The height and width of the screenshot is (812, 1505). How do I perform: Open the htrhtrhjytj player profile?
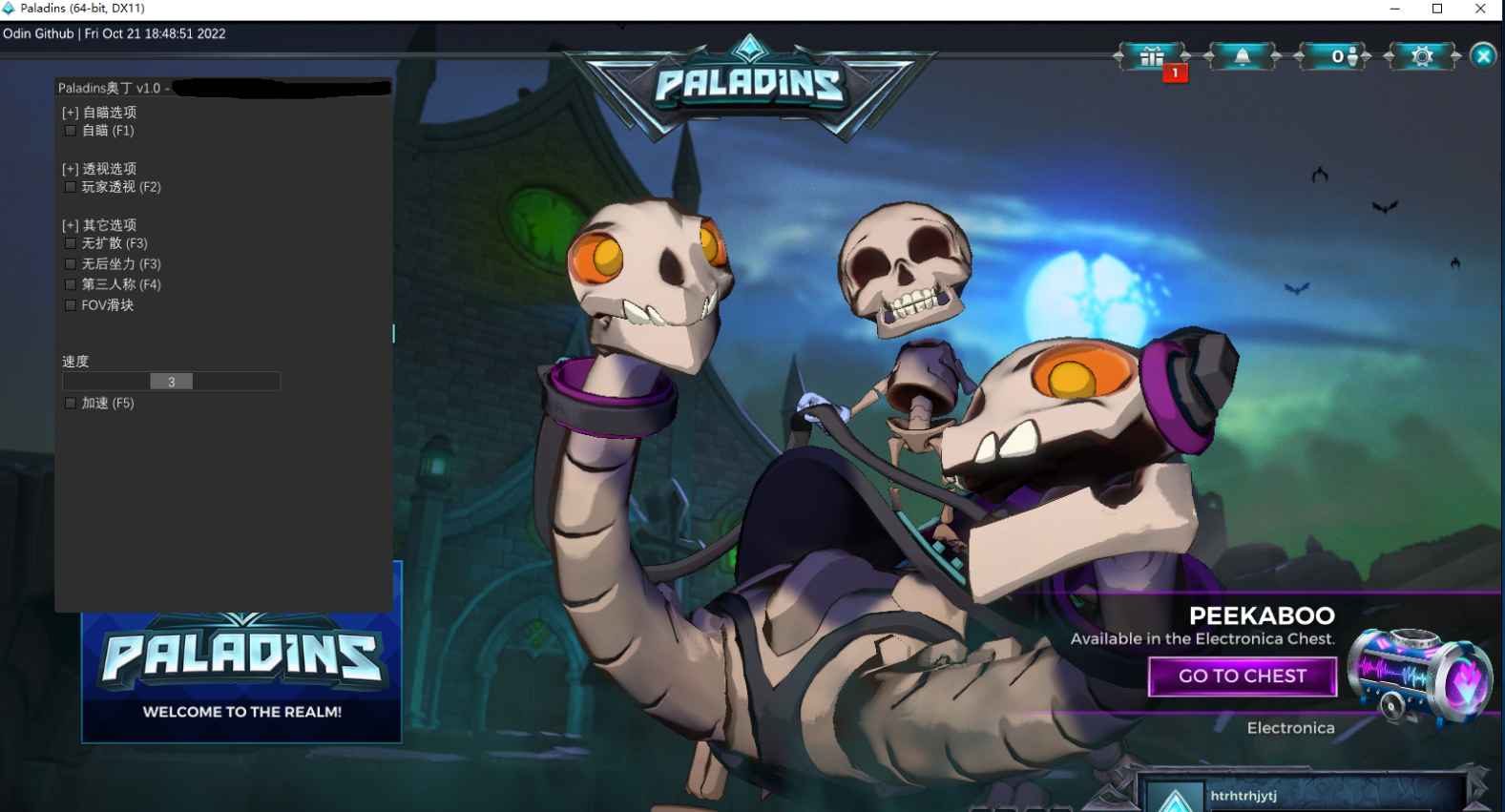[1244, 796]
